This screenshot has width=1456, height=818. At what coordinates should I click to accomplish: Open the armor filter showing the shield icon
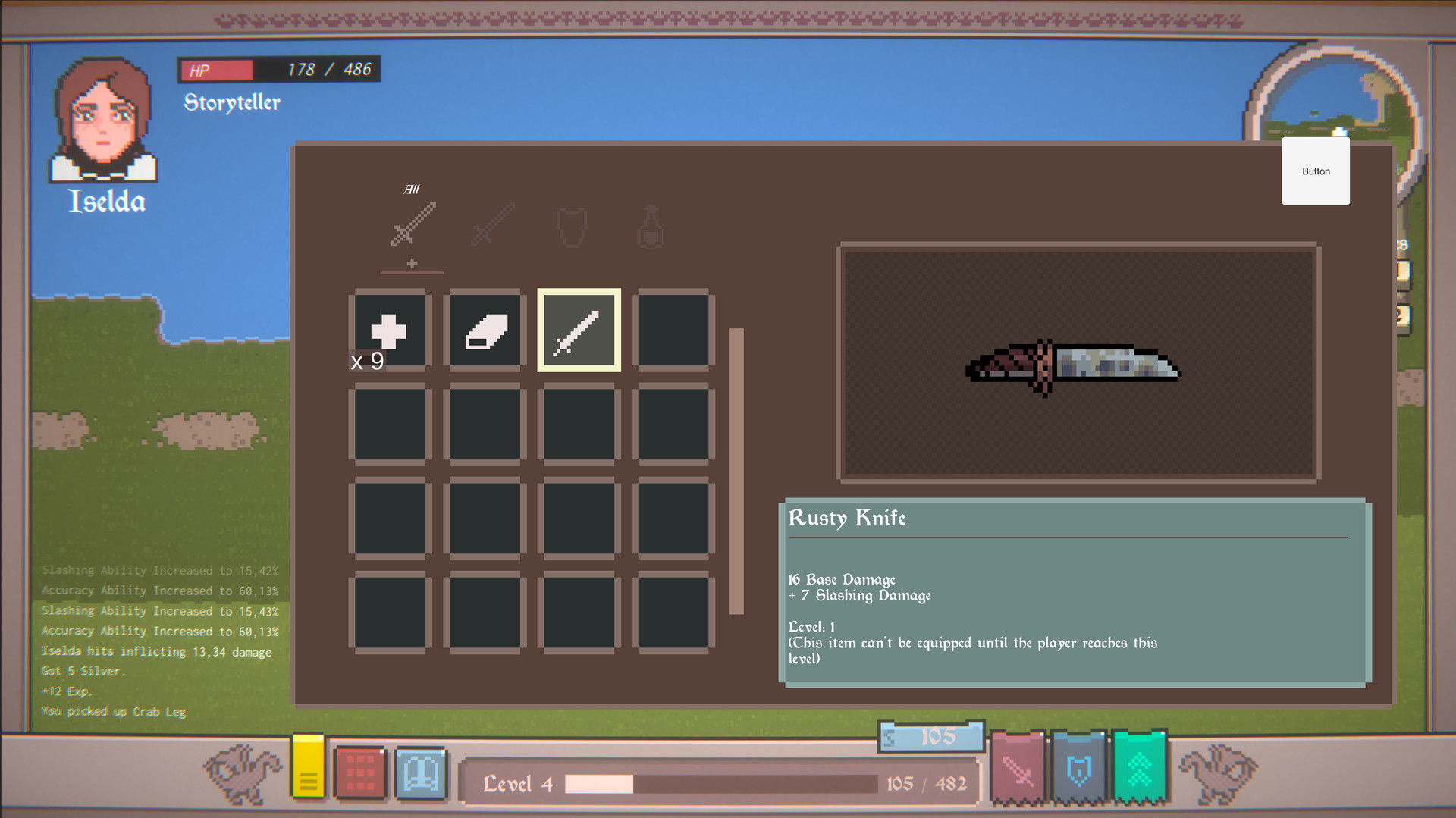570,225
